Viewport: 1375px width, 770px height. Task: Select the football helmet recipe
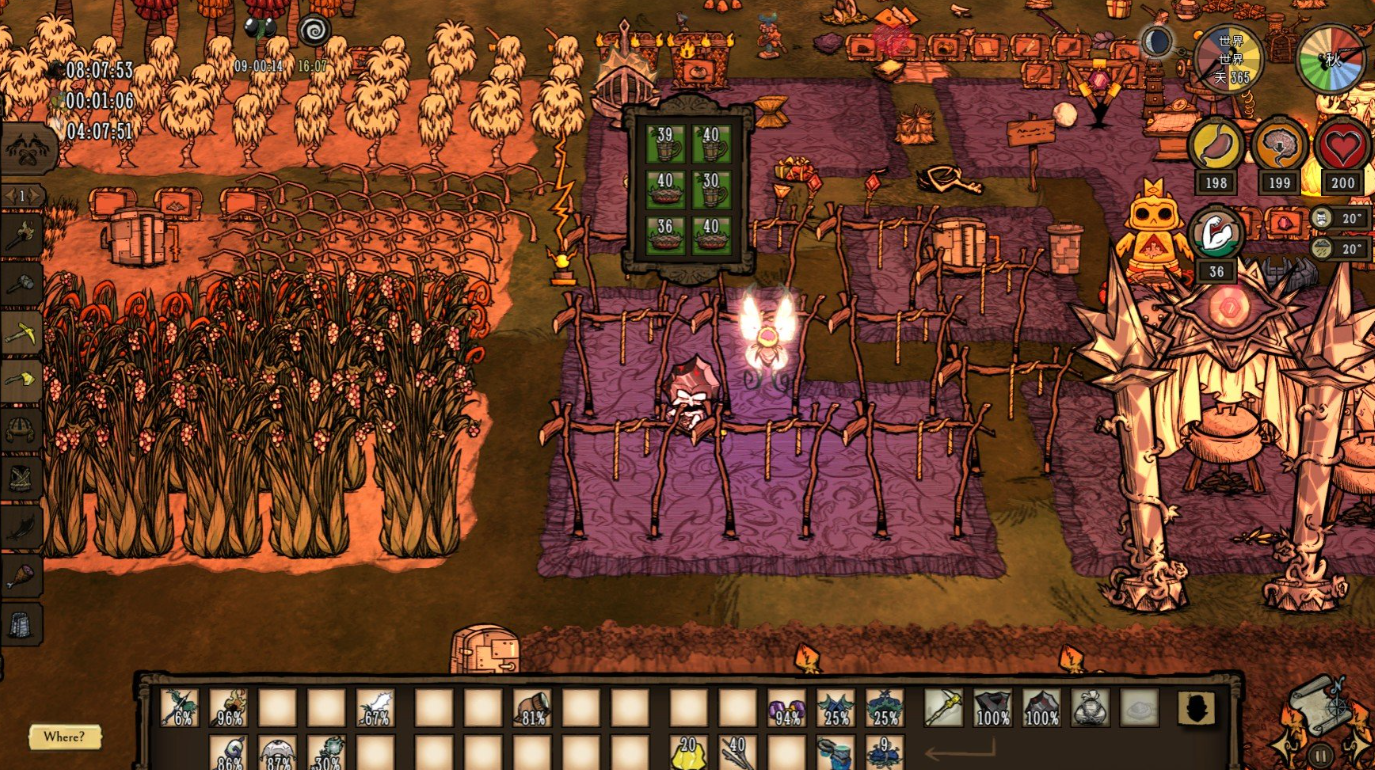click(22, 430)
